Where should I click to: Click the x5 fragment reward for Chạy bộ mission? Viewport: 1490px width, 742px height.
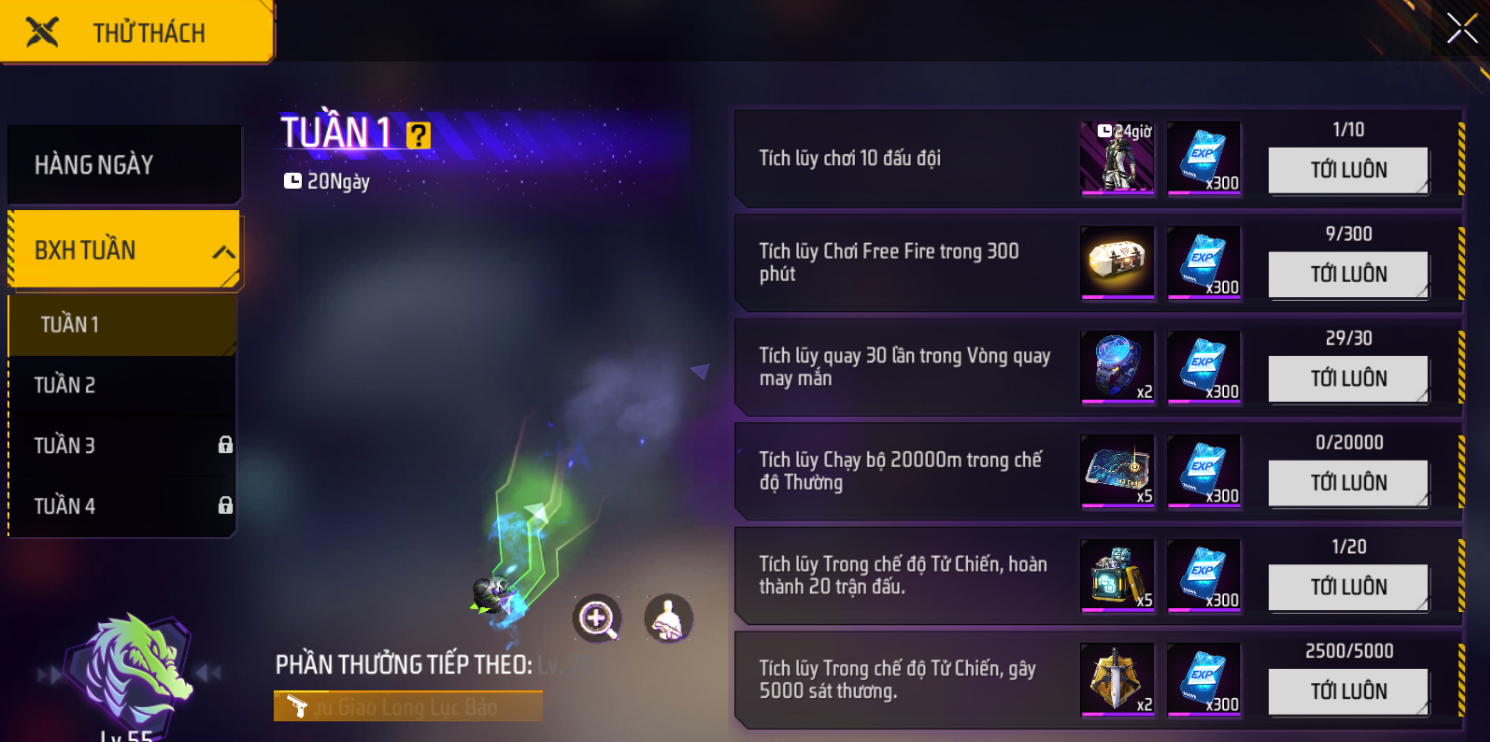(x=1117, y=472)
